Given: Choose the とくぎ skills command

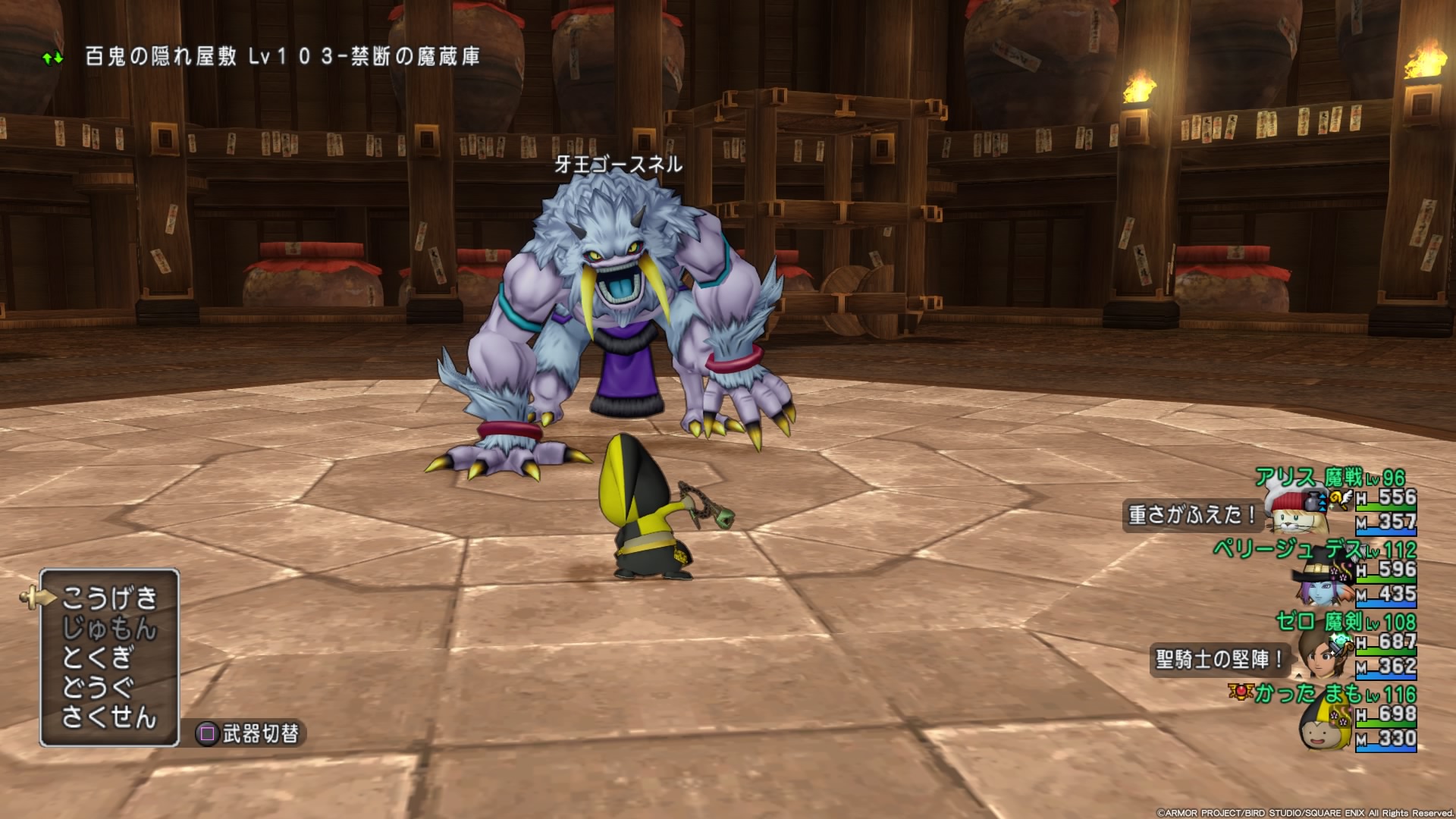Looking at the screenshot, I should pos(99,657).
